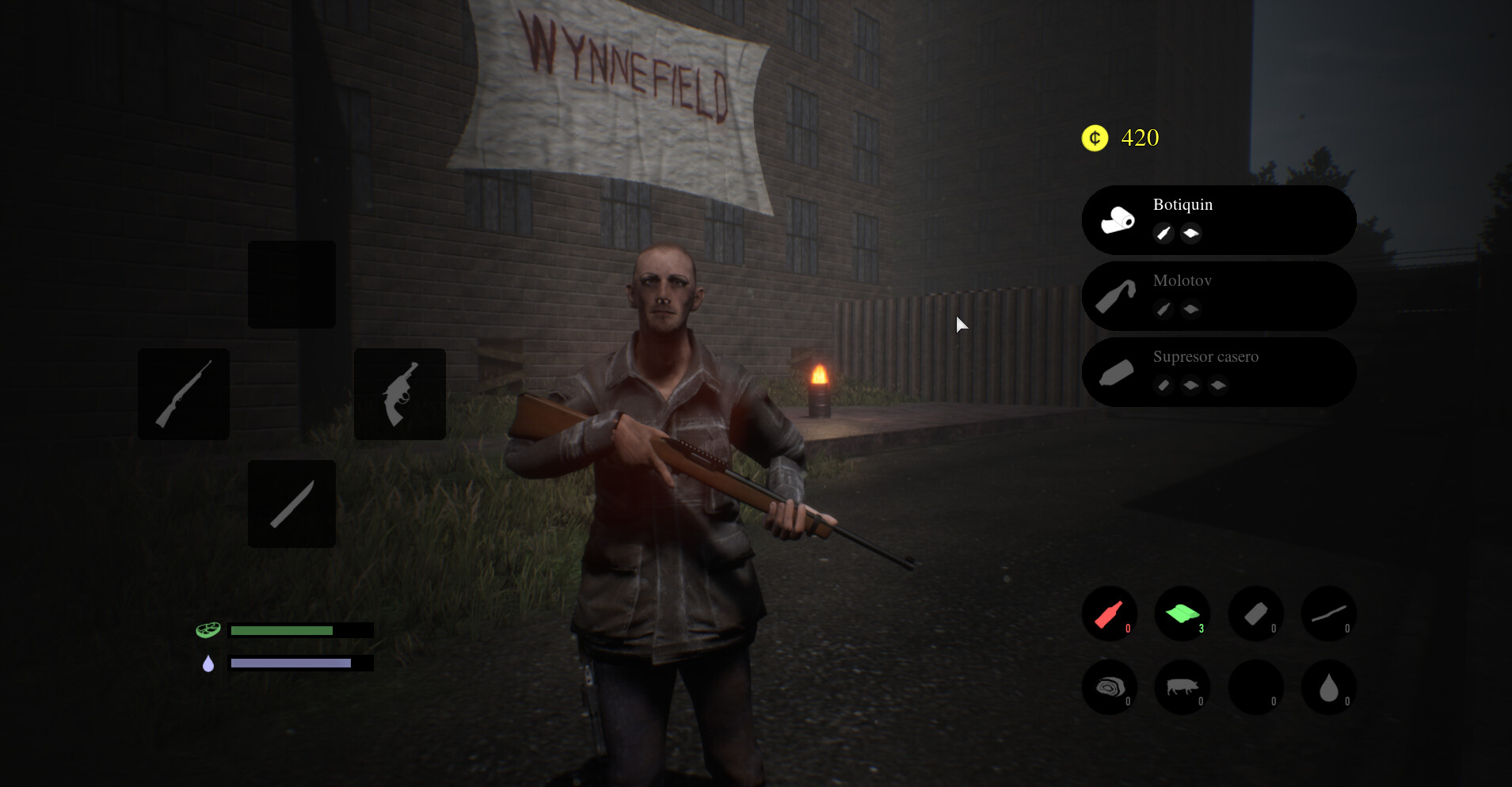Click the coin icon beside the 420 balance

pyautogui.click(x=1094, y=138)
